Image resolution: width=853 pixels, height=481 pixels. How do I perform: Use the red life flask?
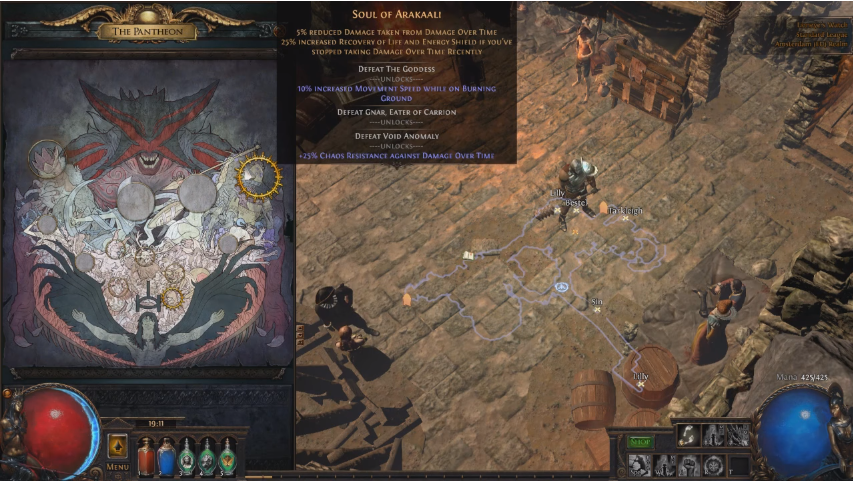coord(146,455)
